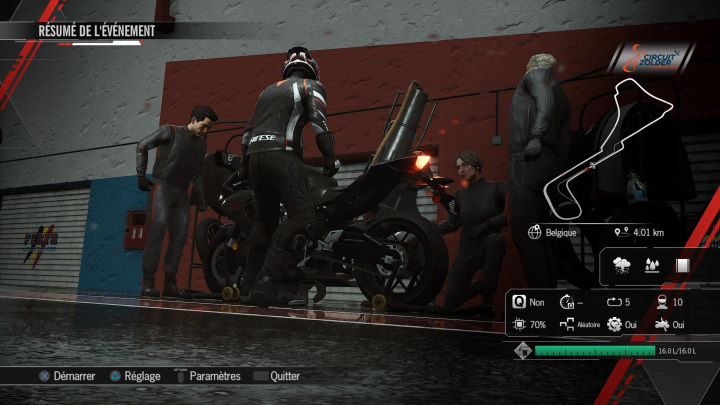Open the Réglage bike setup option
This screenshot has width=720, height=405.
(x=135, y=377)
